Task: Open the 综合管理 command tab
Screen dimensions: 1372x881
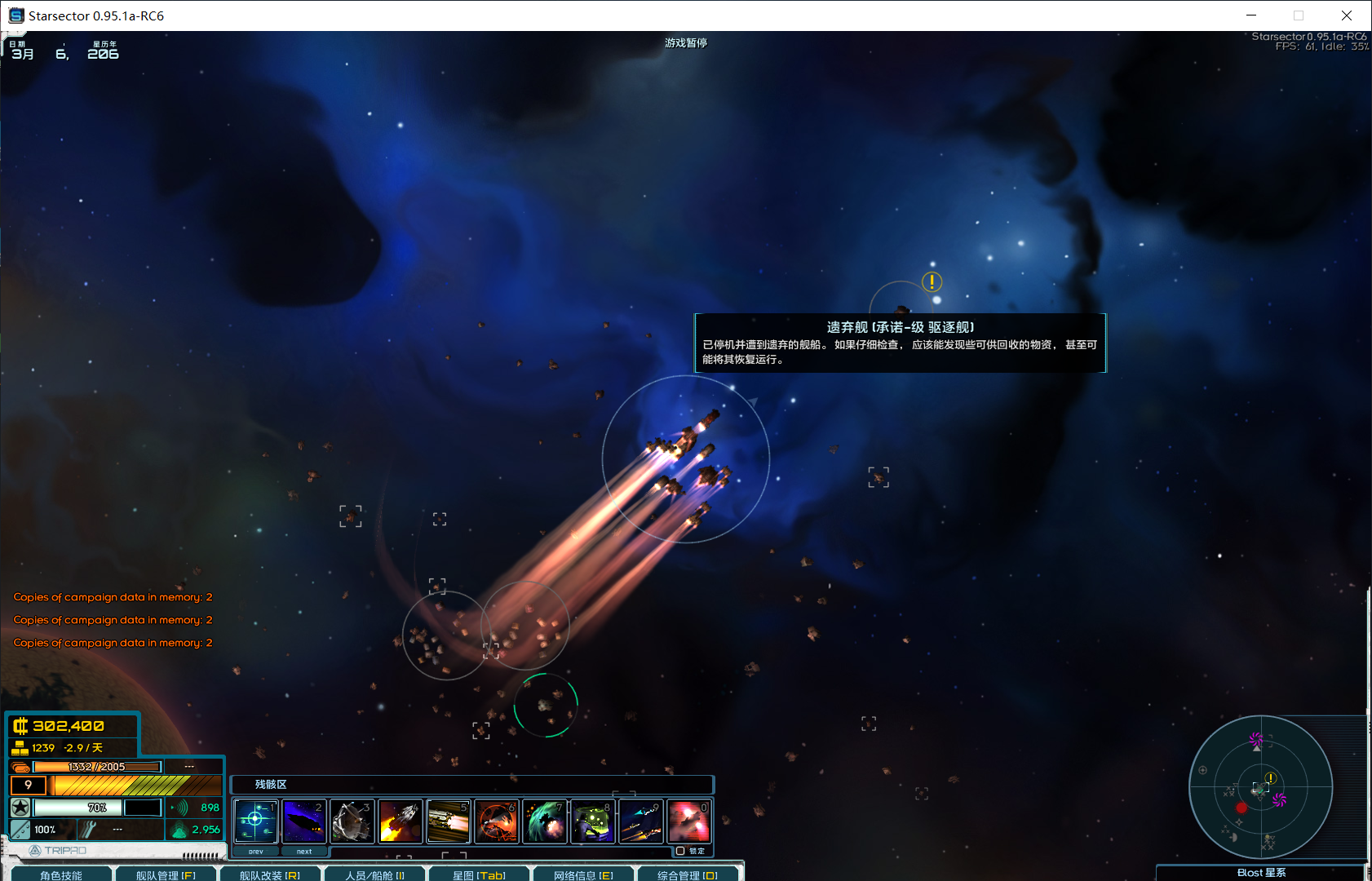Action: click(x=687, y=874)
